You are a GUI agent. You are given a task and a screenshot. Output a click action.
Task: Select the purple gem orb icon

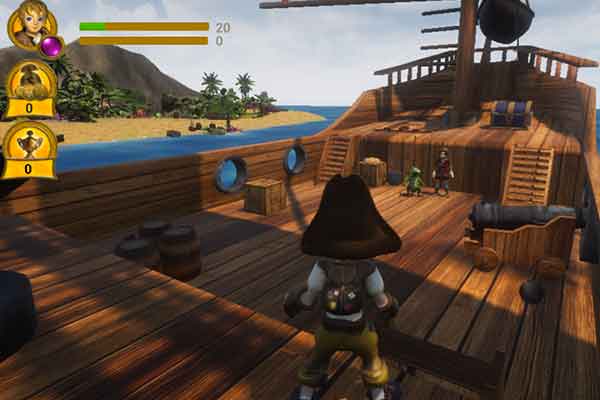coord(49,46)
